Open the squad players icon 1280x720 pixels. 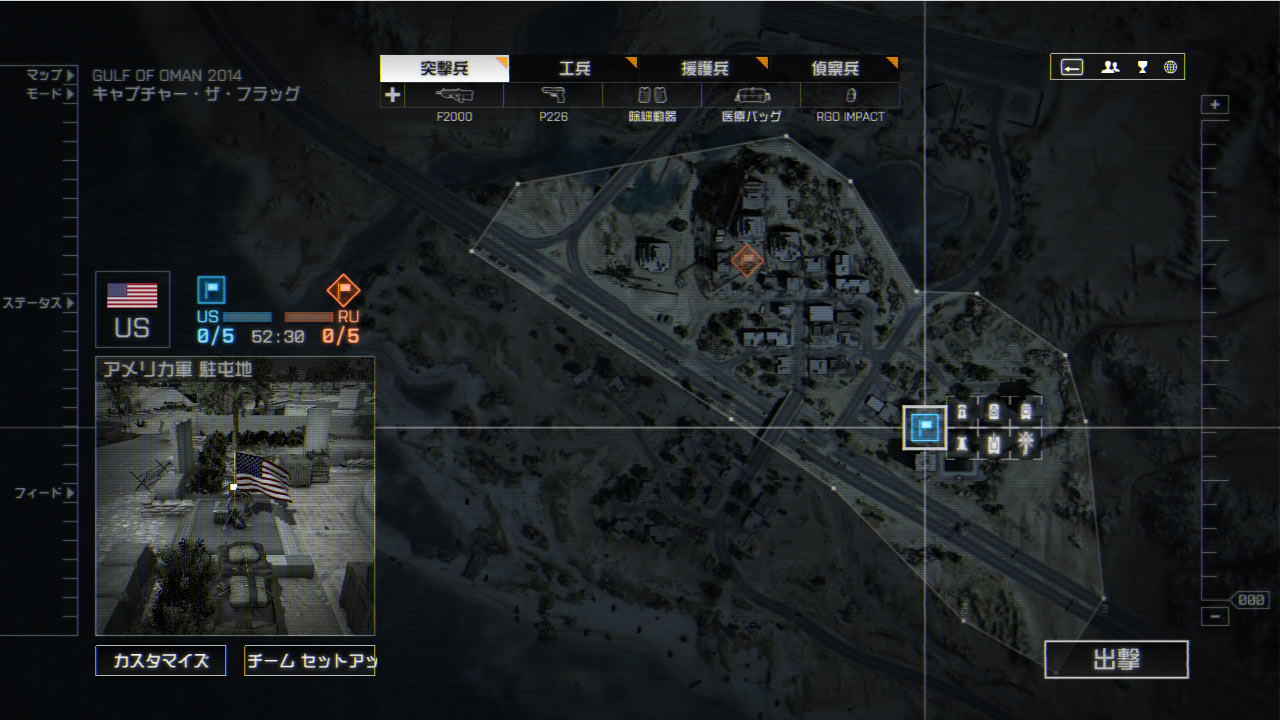(1110, 67)
